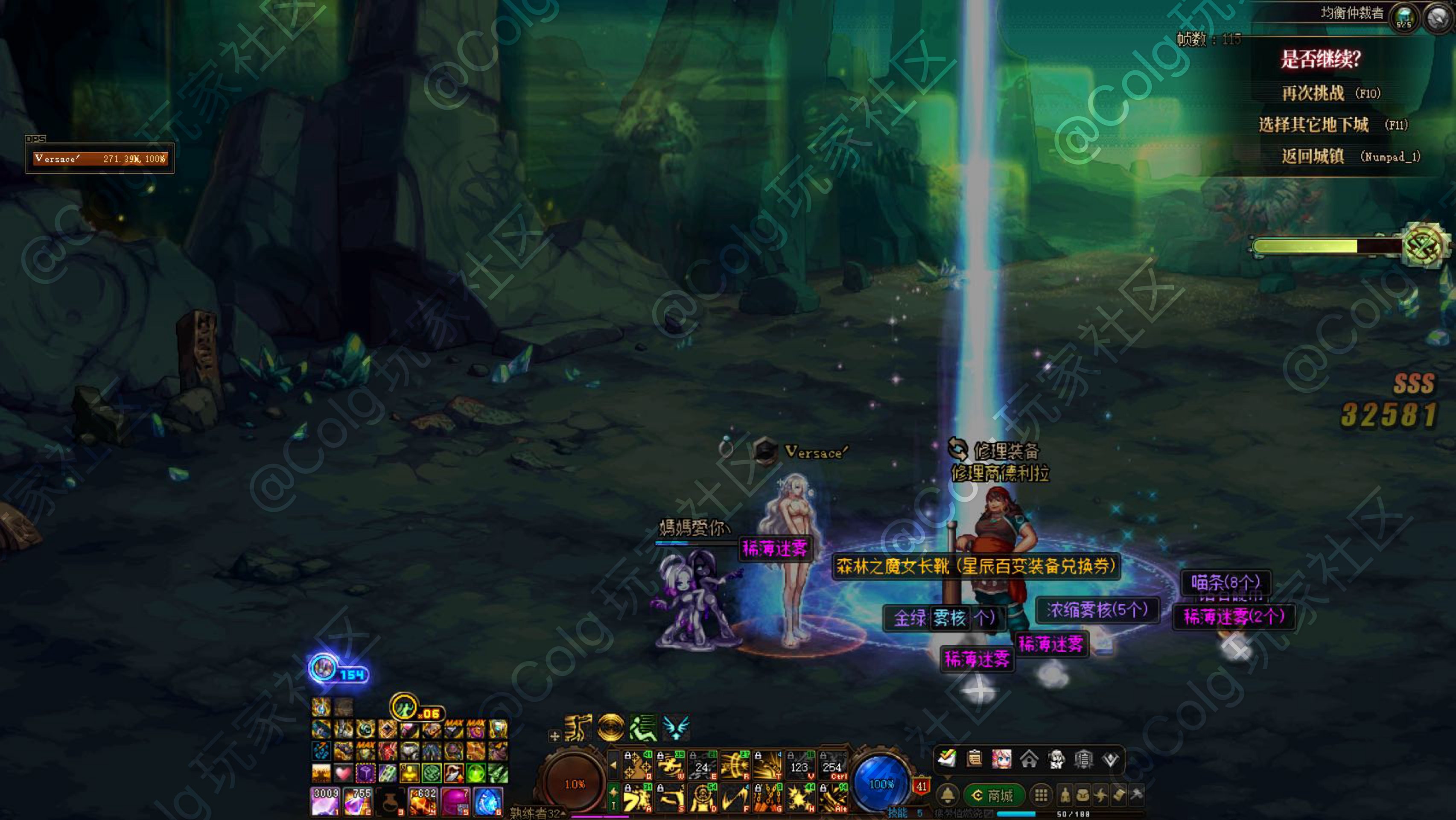Activate the crosshair skill bound to D

[x=703, y=799]
